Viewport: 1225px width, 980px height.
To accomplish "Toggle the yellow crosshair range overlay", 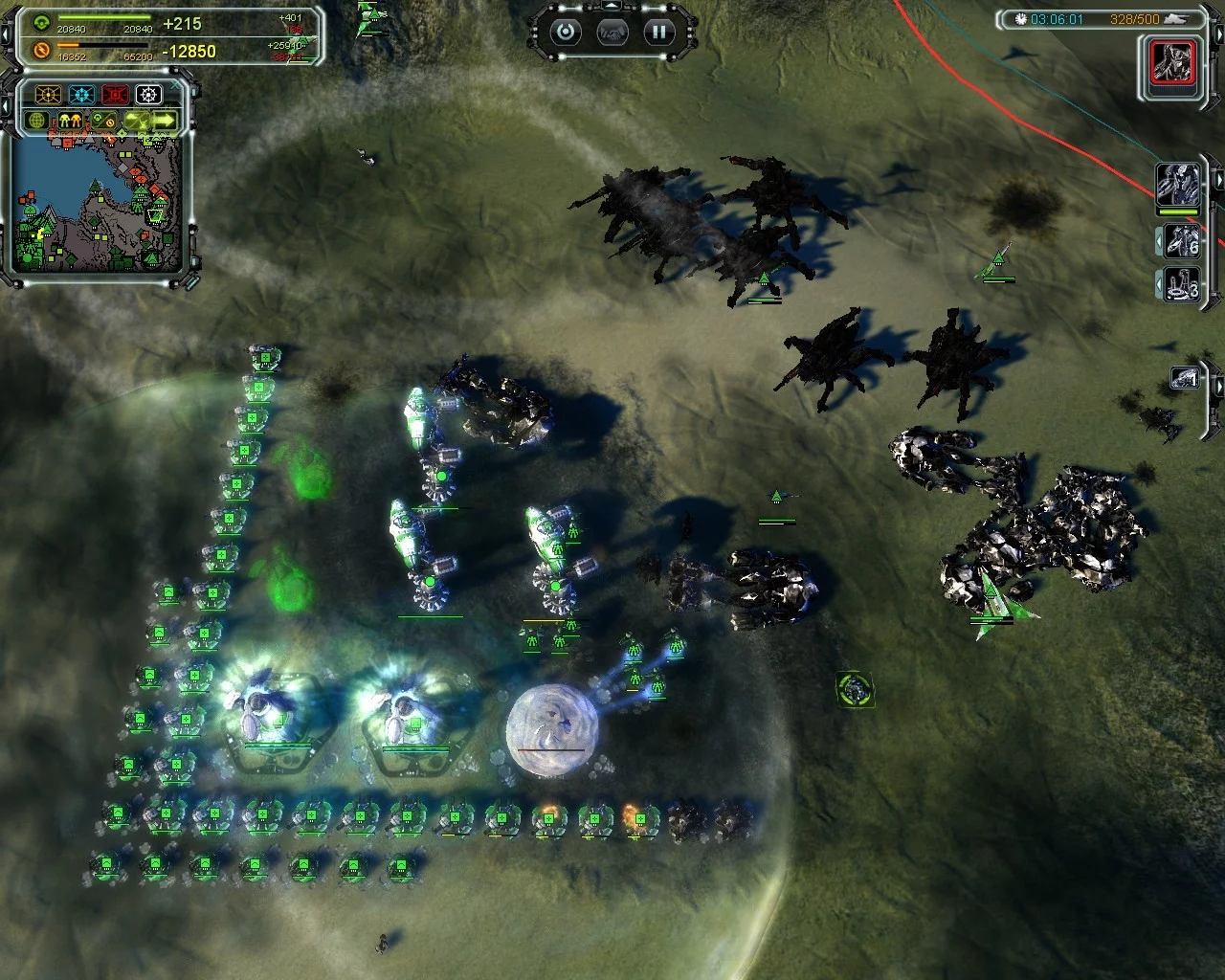I will 48,94.
